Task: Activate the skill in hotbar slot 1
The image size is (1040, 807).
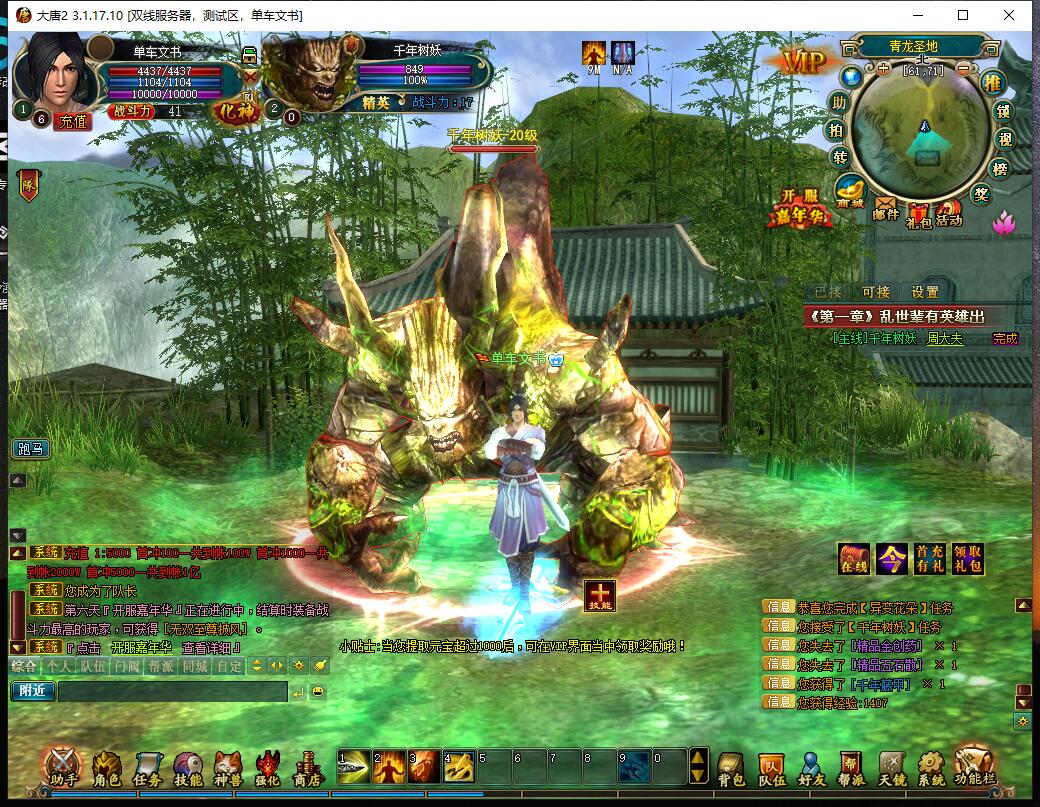Action: (353, 766)
